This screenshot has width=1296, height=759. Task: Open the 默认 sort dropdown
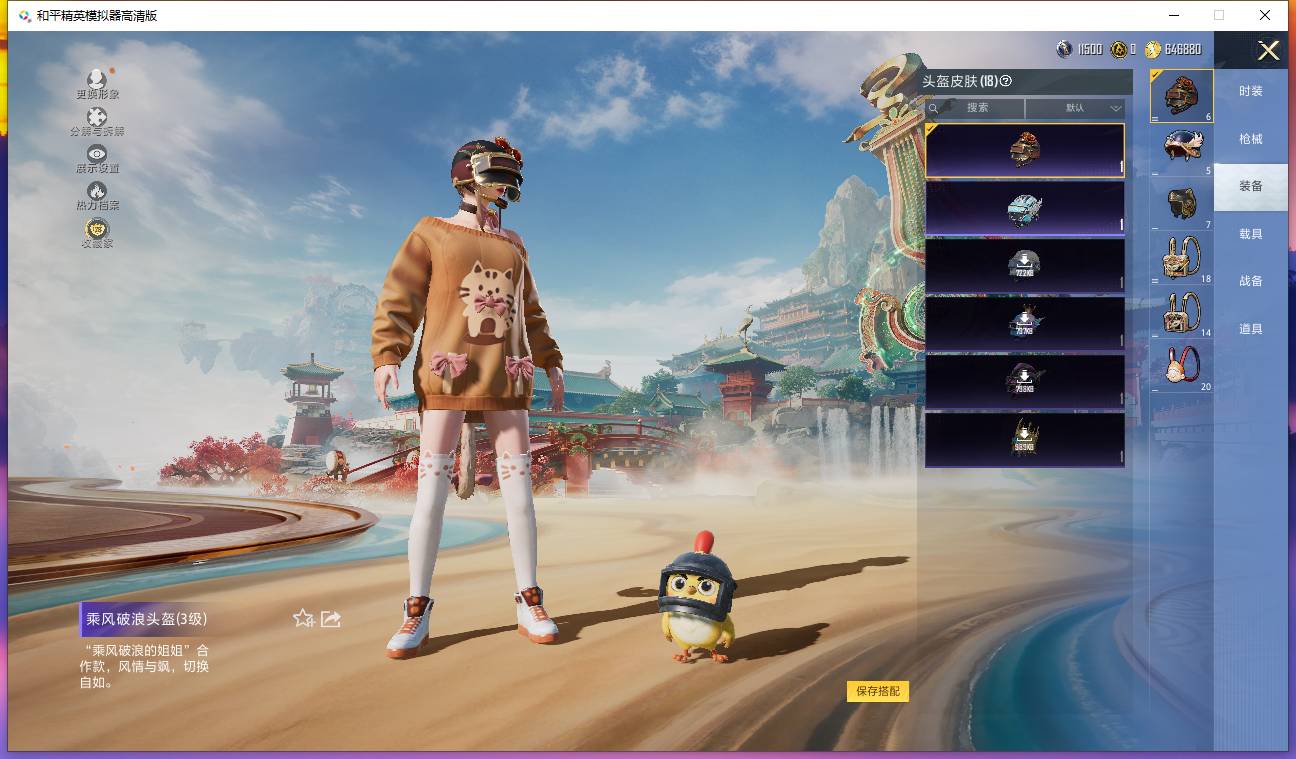1075,108
